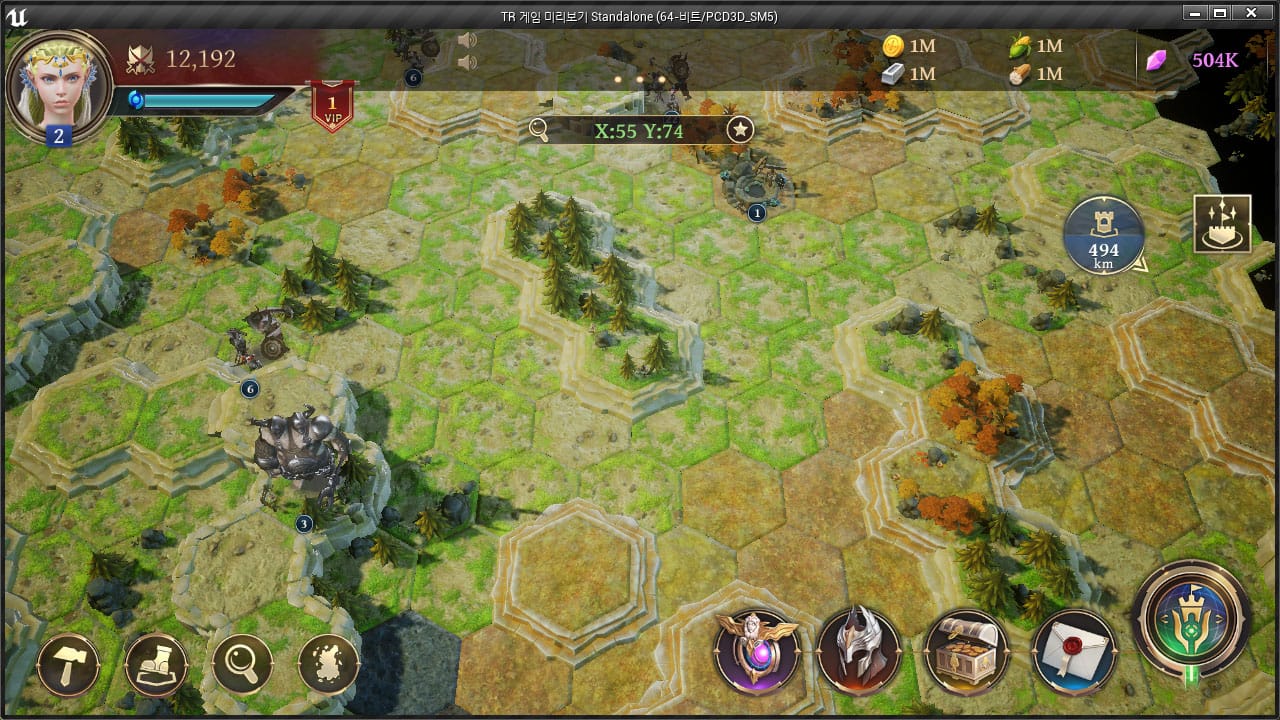Open the VIP 1 badge

coord(331,106)
